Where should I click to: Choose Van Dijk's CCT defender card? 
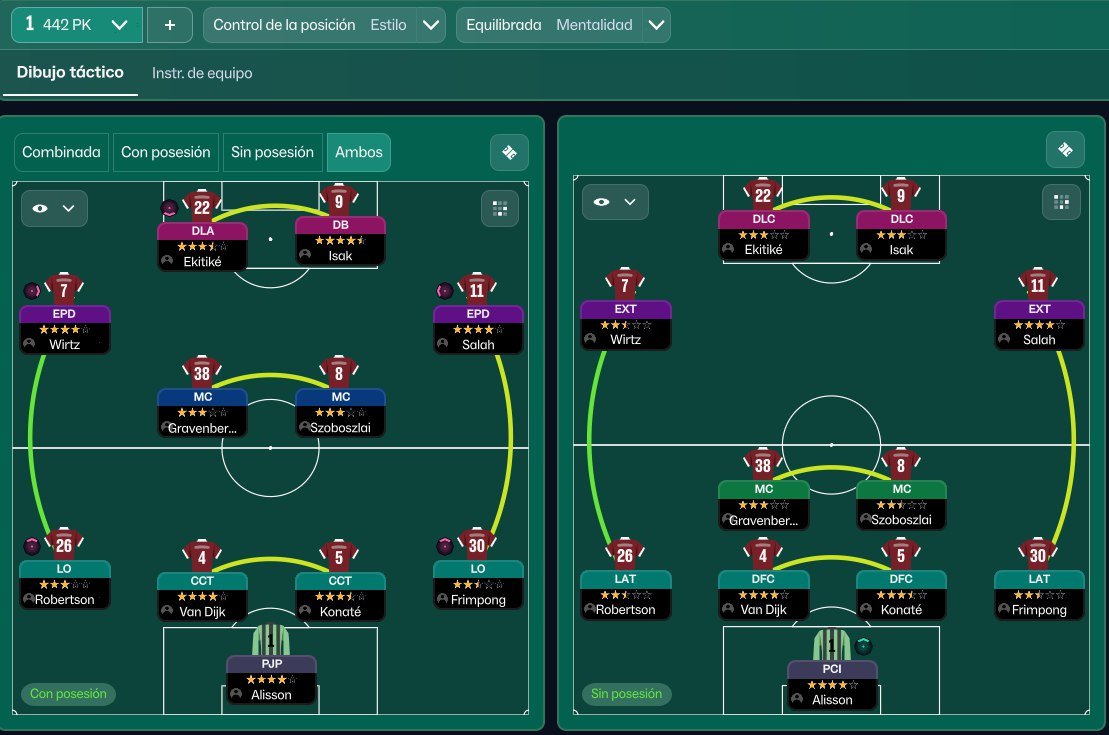tap(202, 595)
